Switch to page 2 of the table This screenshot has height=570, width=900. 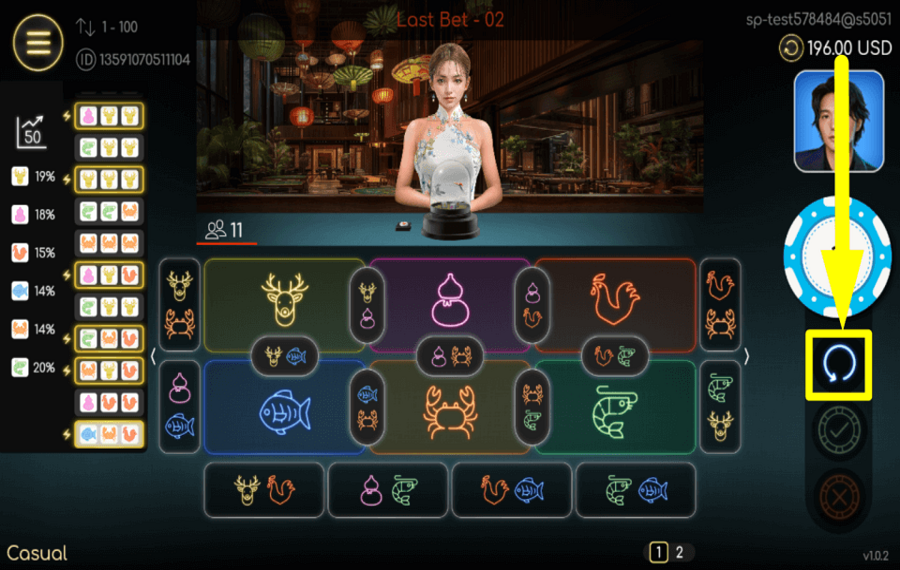point(680,552)
